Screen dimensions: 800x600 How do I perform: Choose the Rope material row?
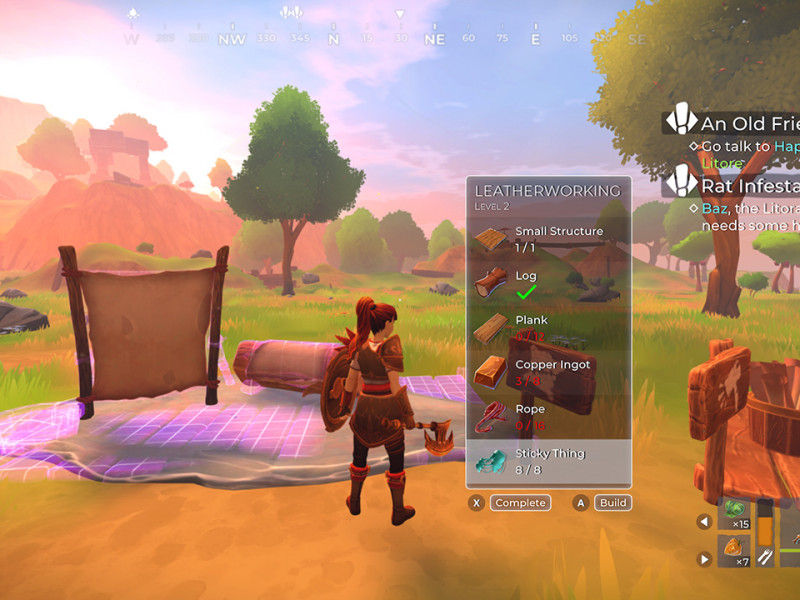coord(548,416)
